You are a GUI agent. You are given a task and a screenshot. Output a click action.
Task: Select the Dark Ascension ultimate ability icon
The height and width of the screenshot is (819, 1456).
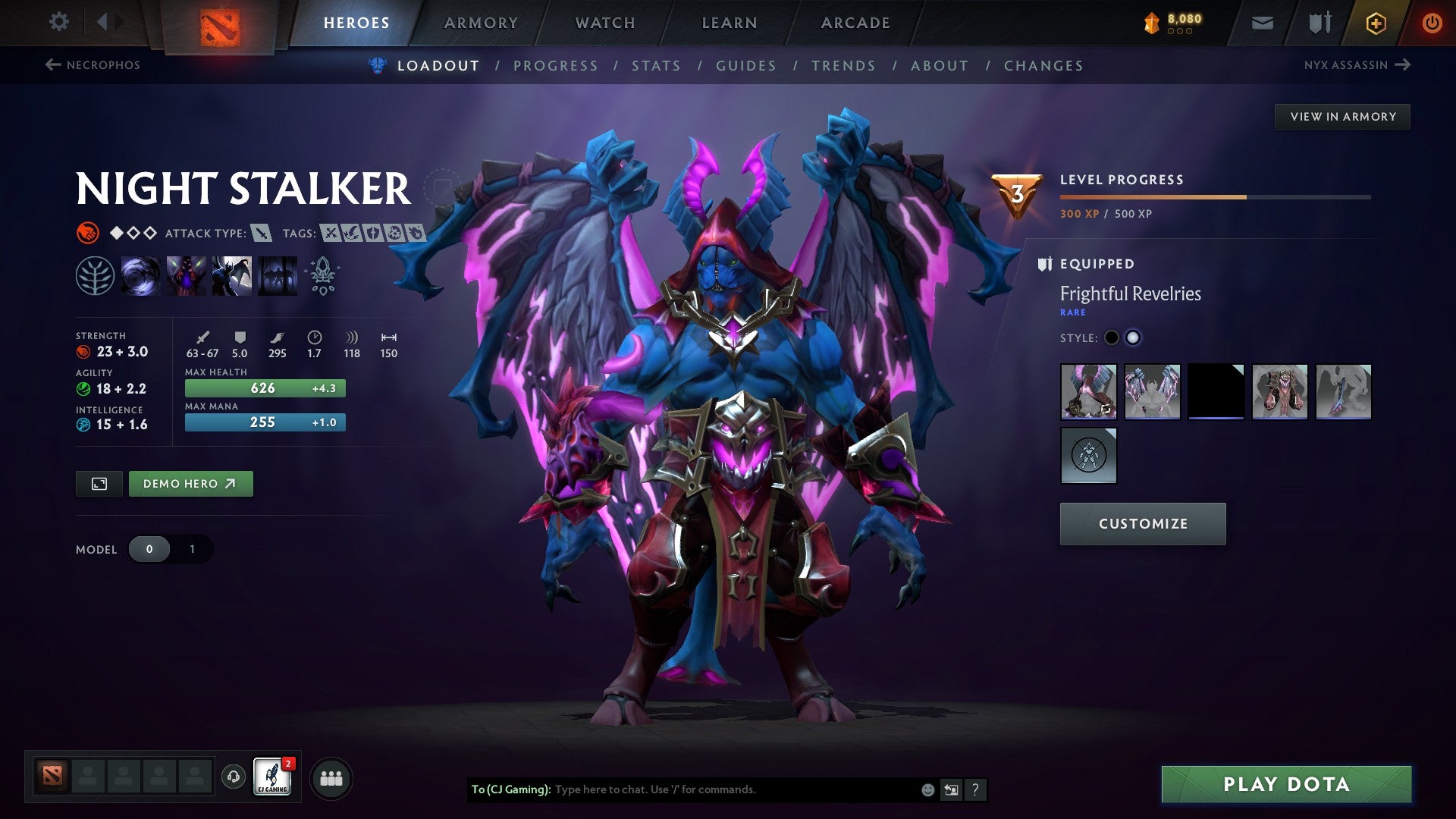pos(276,277)
